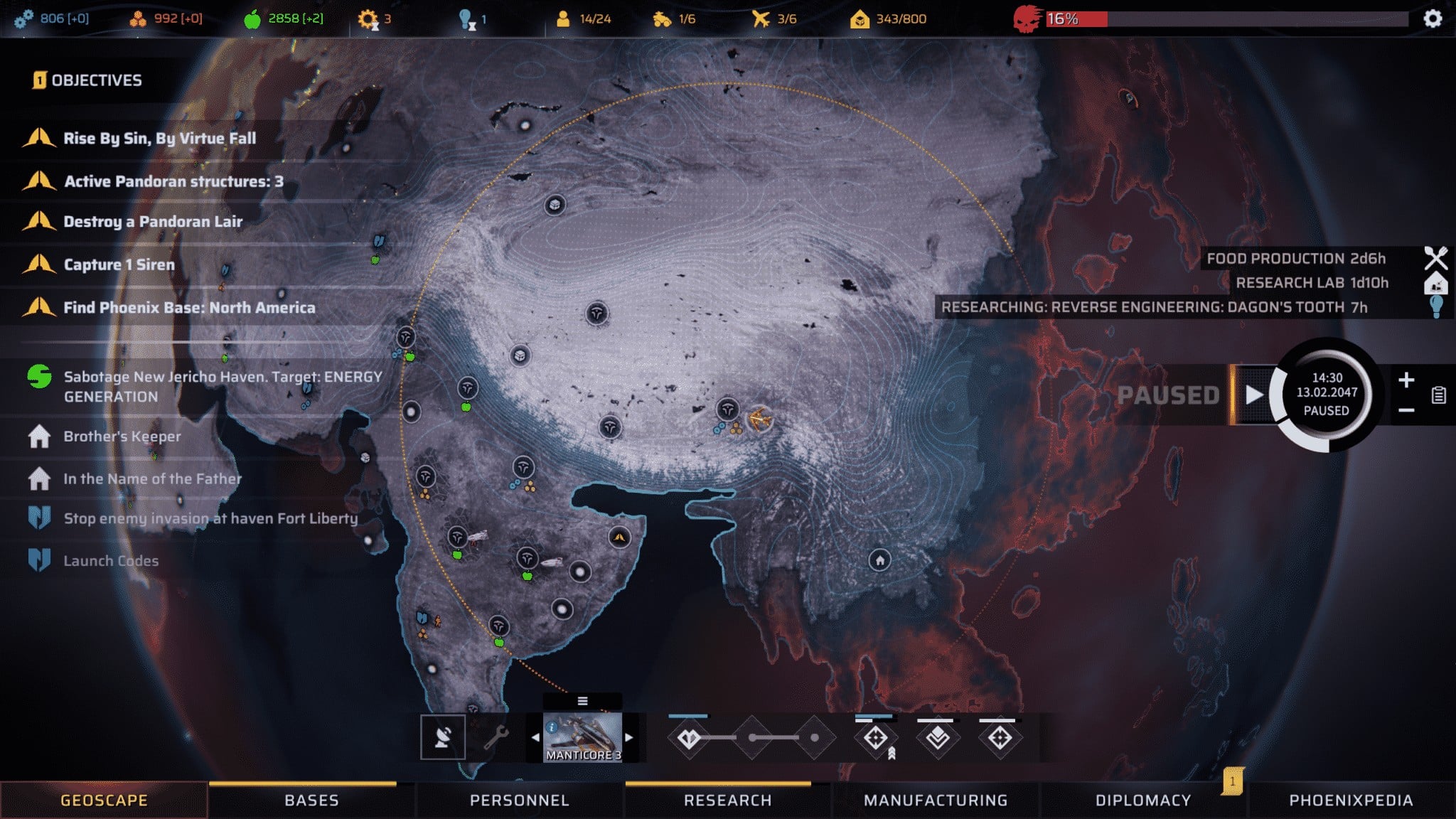Screen dimensions: 1456x819
Task: Open the Food Production timer entry
Action: point(1295,259)
